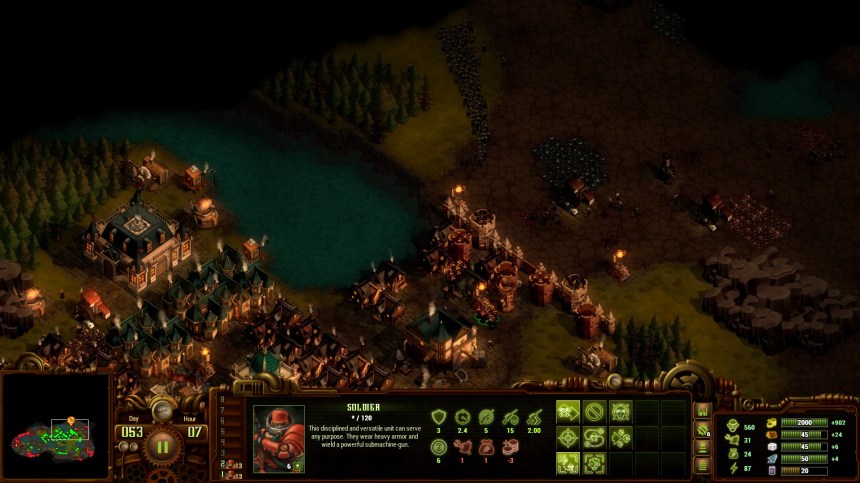Select the Attack target crosshair command
The height and width of the screenshot is (483, 860).
[568, 437]
